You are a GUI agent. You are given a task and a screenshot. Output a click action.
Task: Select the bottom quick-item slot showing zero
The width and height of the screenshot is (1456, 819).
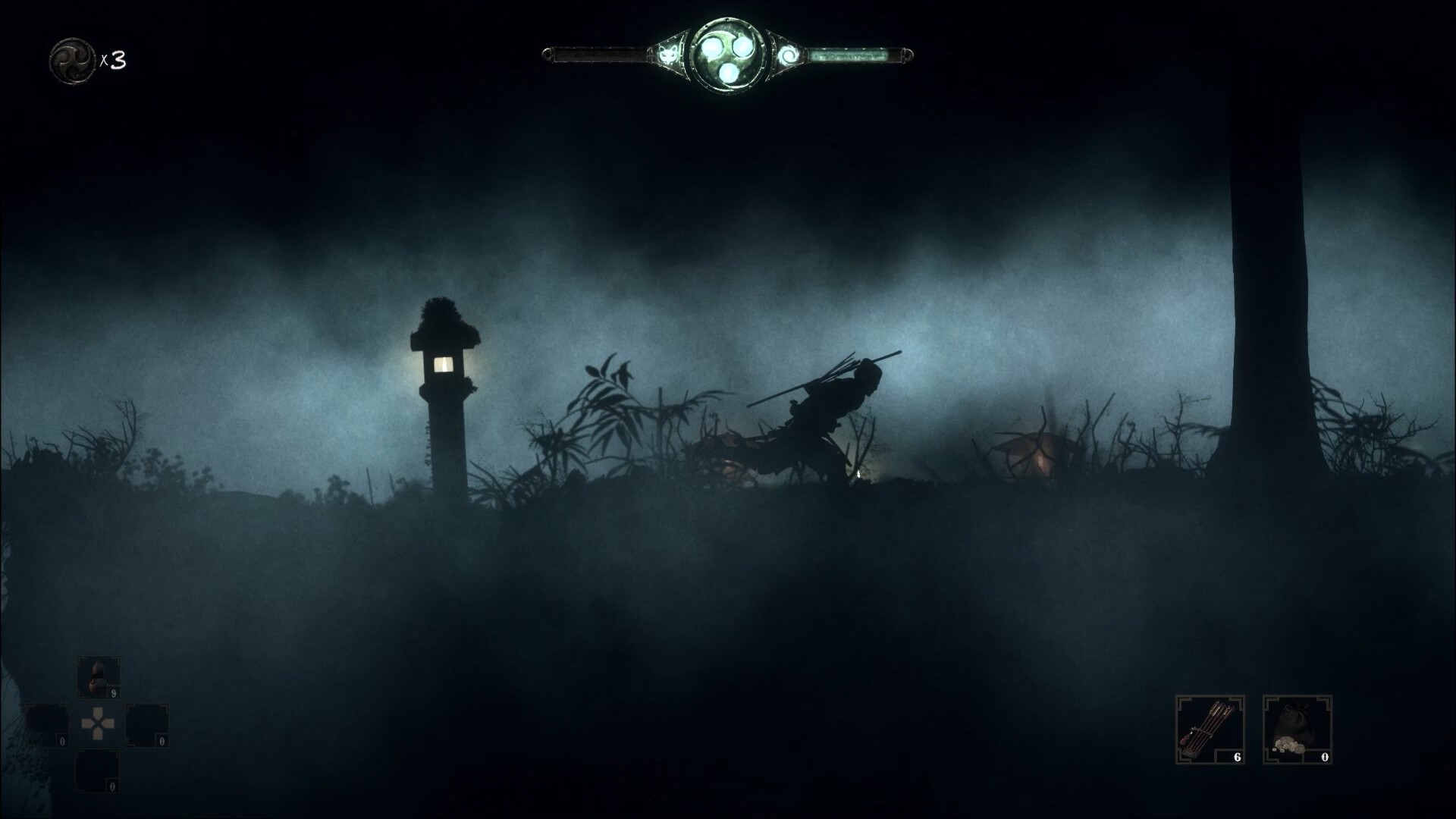click(x=97, y=772)
